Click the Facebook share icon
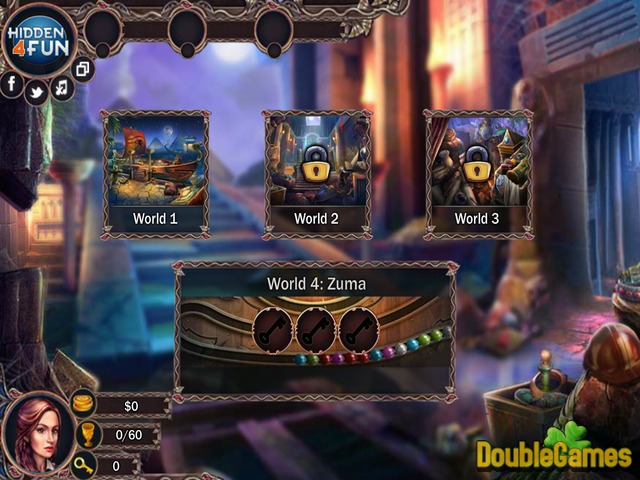The height and width of the screenshot is (480, 640). point(13,85)
